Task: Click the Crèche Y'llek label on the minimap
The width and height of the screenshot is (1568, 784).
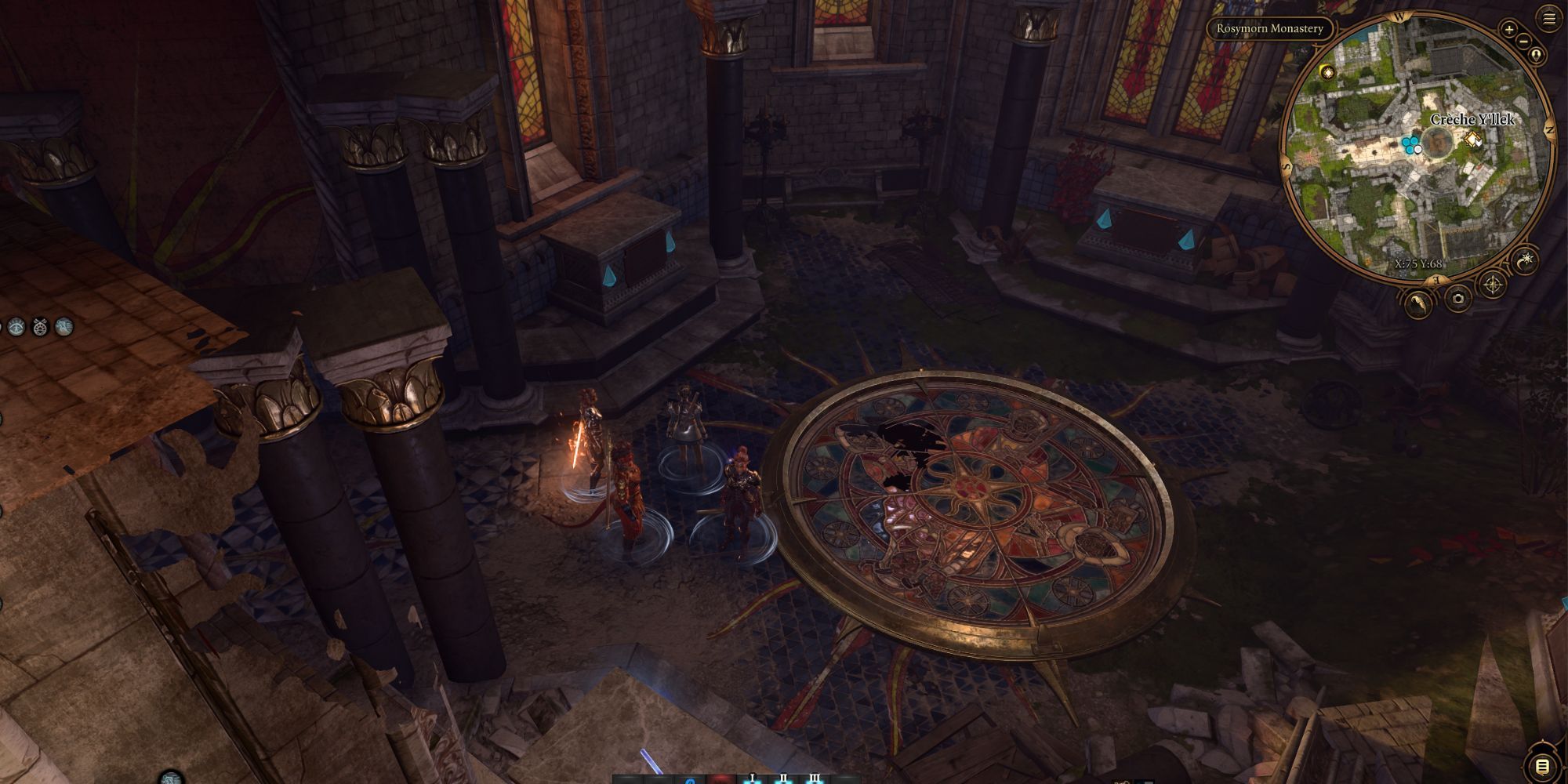Action: (1472, 120)
